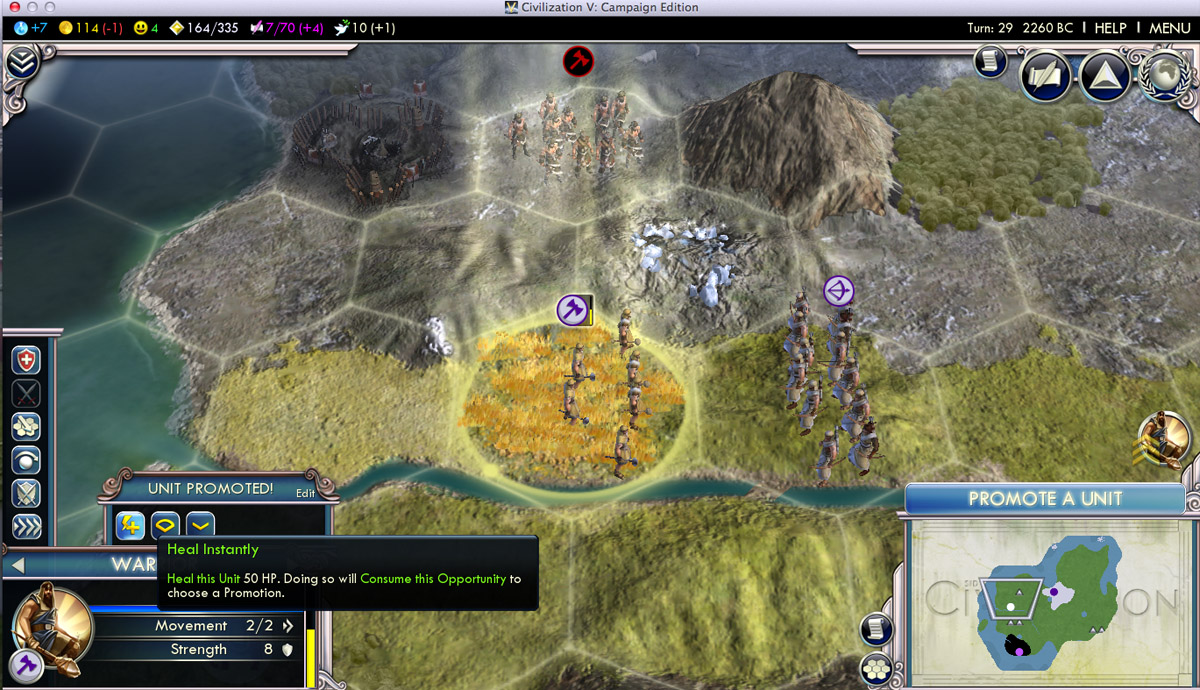
Task: Open the Help screen
Action: click(1110, 28)
